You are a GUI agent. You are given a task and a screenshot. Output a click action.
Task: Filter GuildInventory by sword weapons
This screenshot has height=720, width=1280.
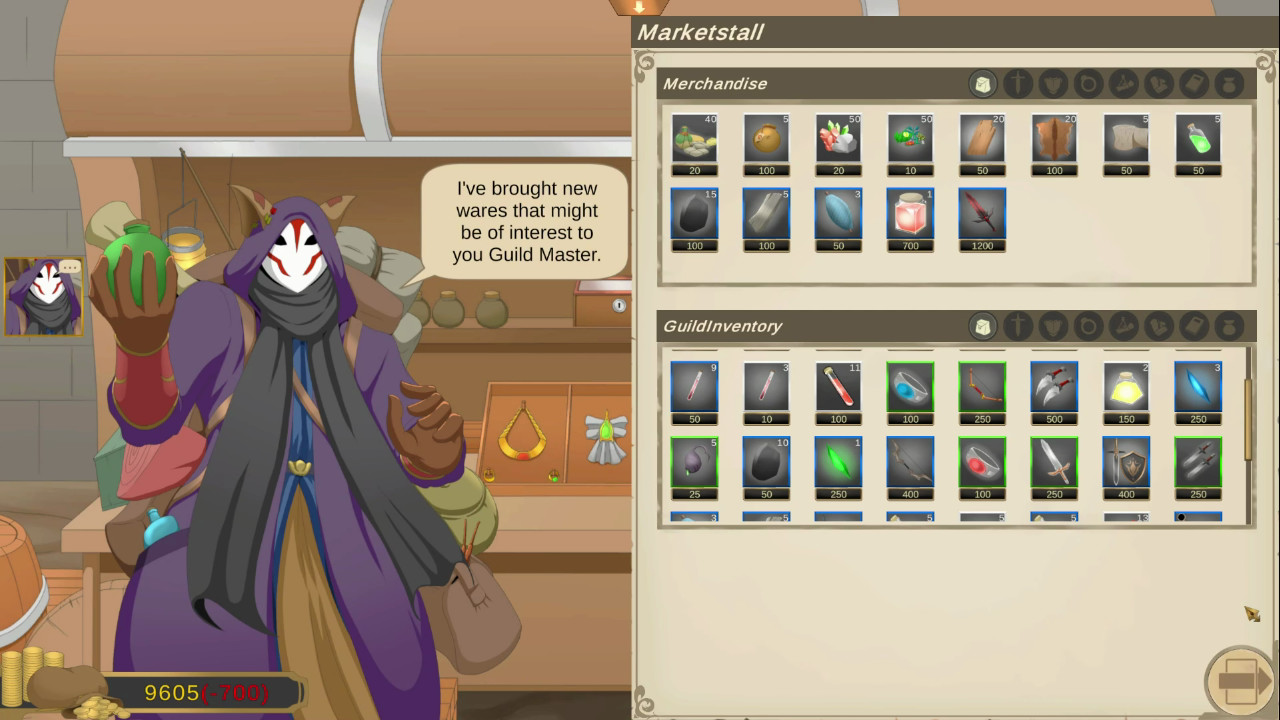tap(1018, 327)
